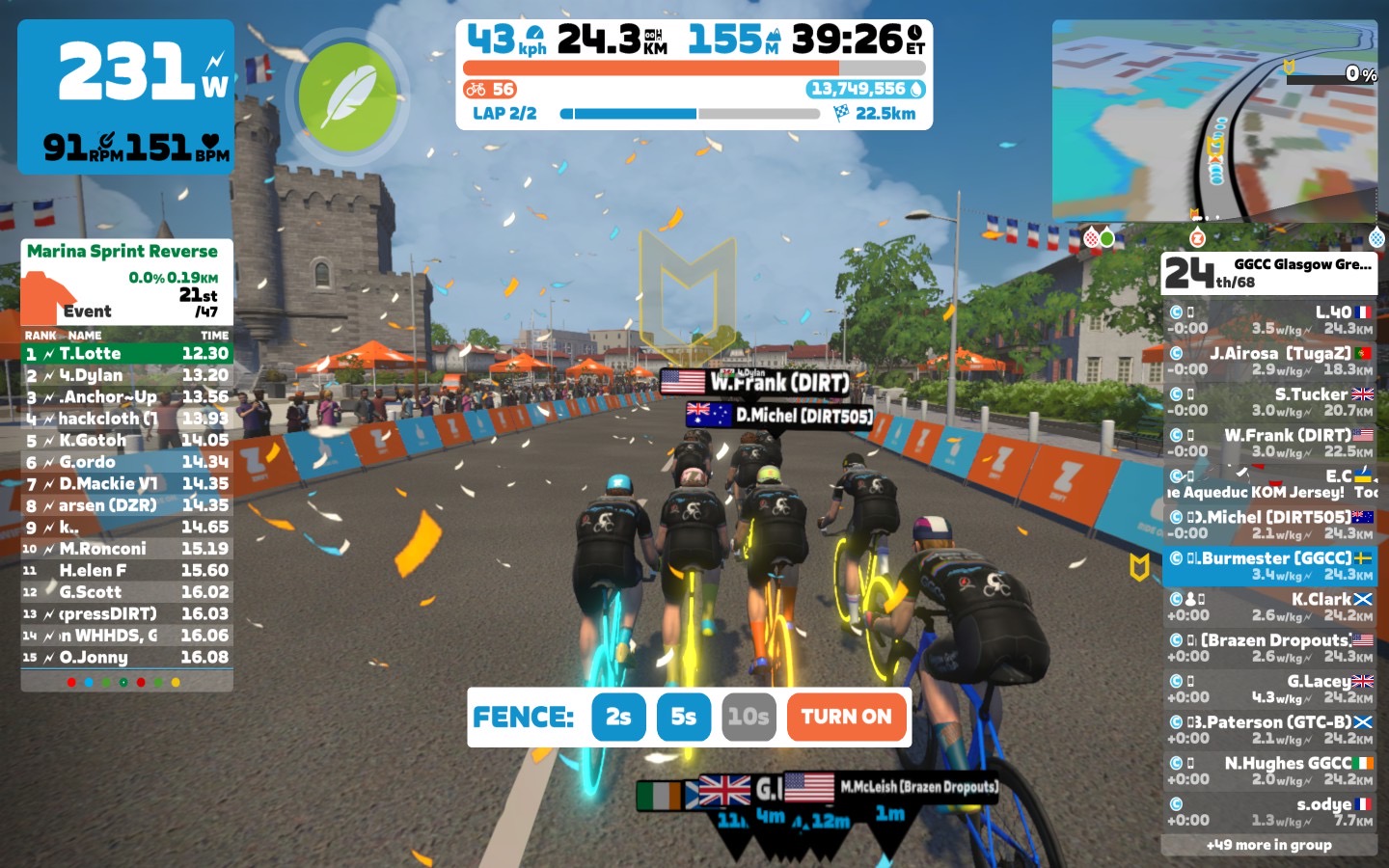Select S.Tucker in the riders list
This screenshot has width=1389, height=868.
click(1269, 401)
